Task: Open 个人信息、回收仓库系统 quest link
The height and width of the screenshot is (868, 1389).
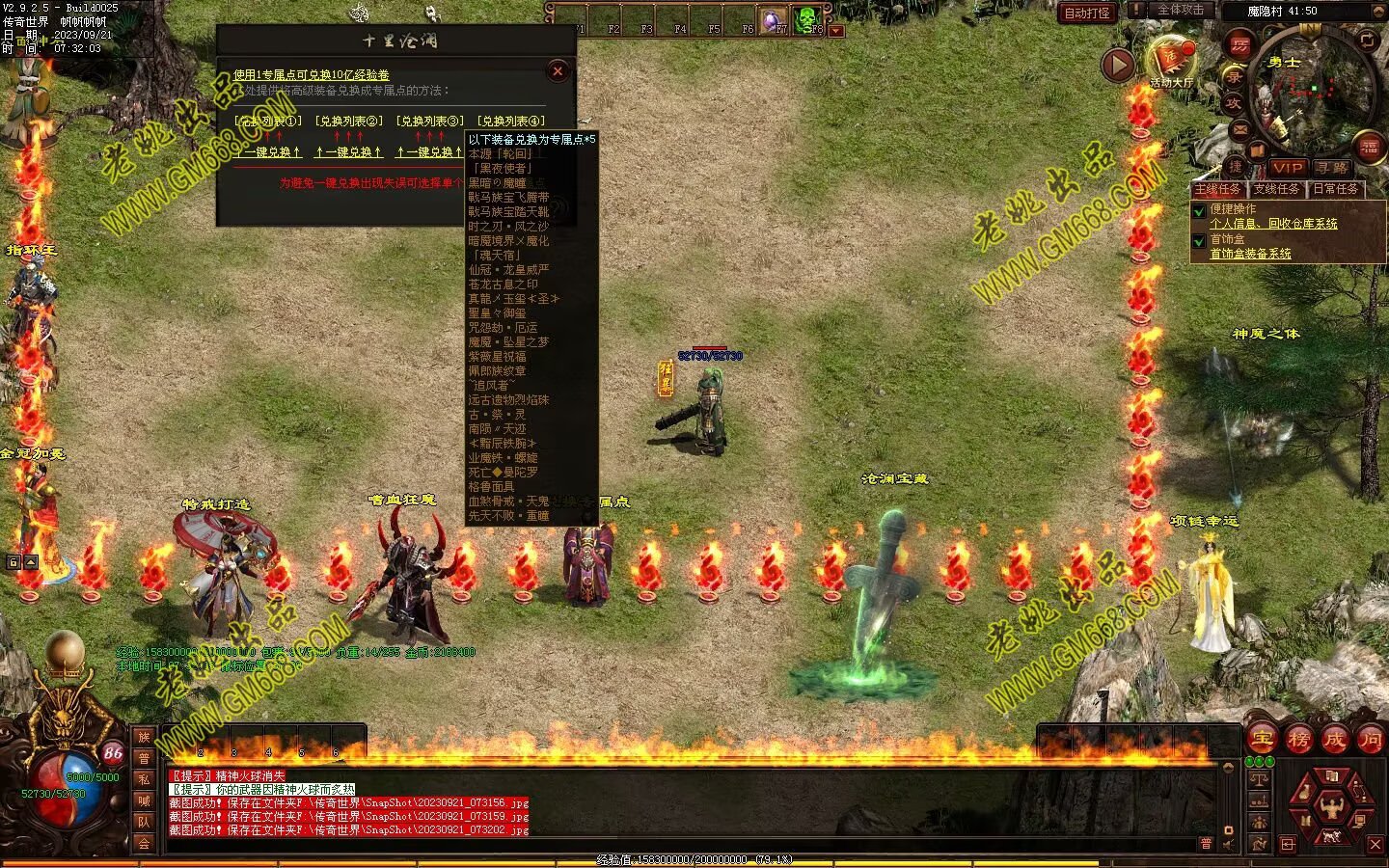Action: coord(1273,224)
